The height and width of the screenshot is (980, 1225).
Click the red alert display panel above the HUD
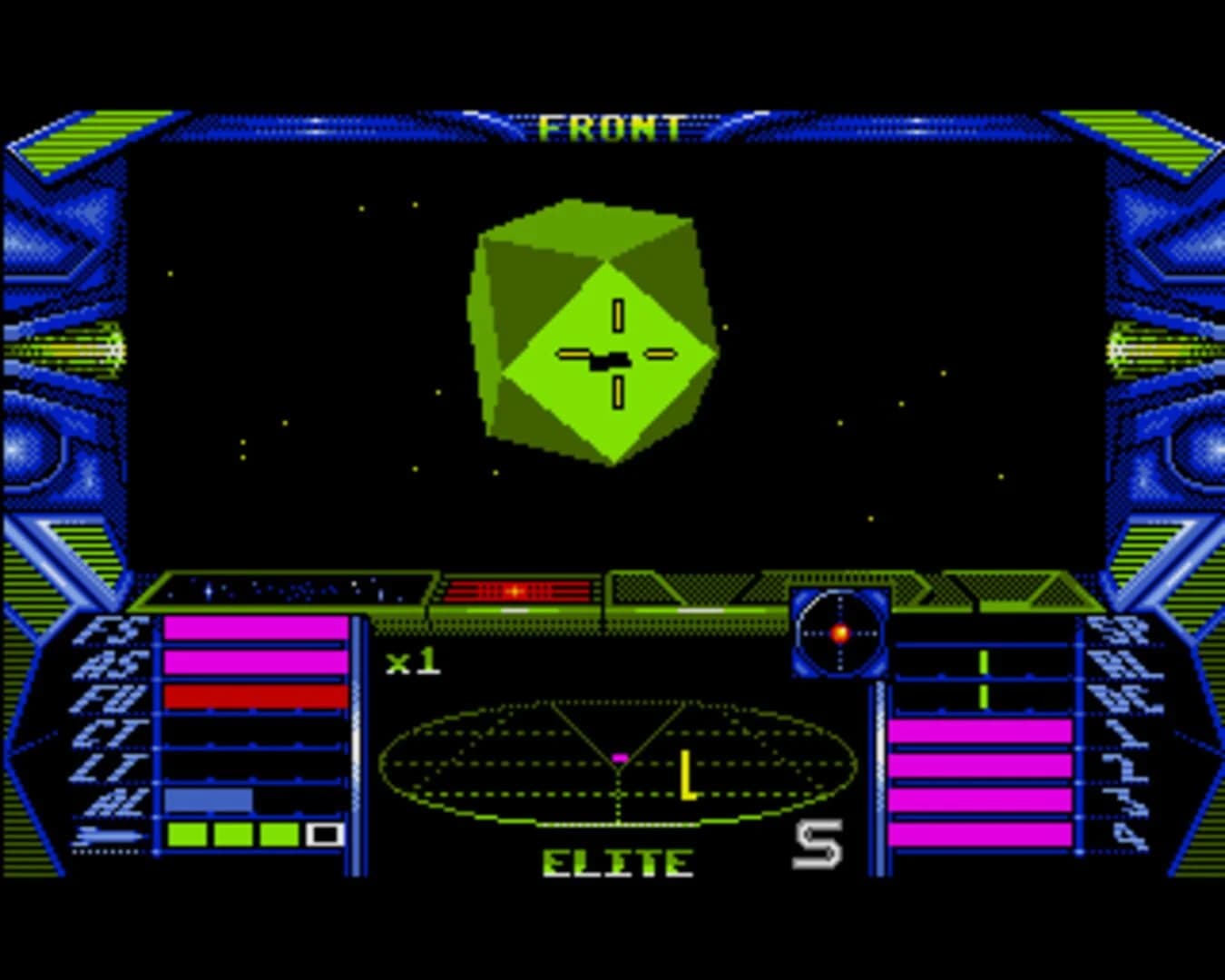pyautogui.click(x=517, y=590)
